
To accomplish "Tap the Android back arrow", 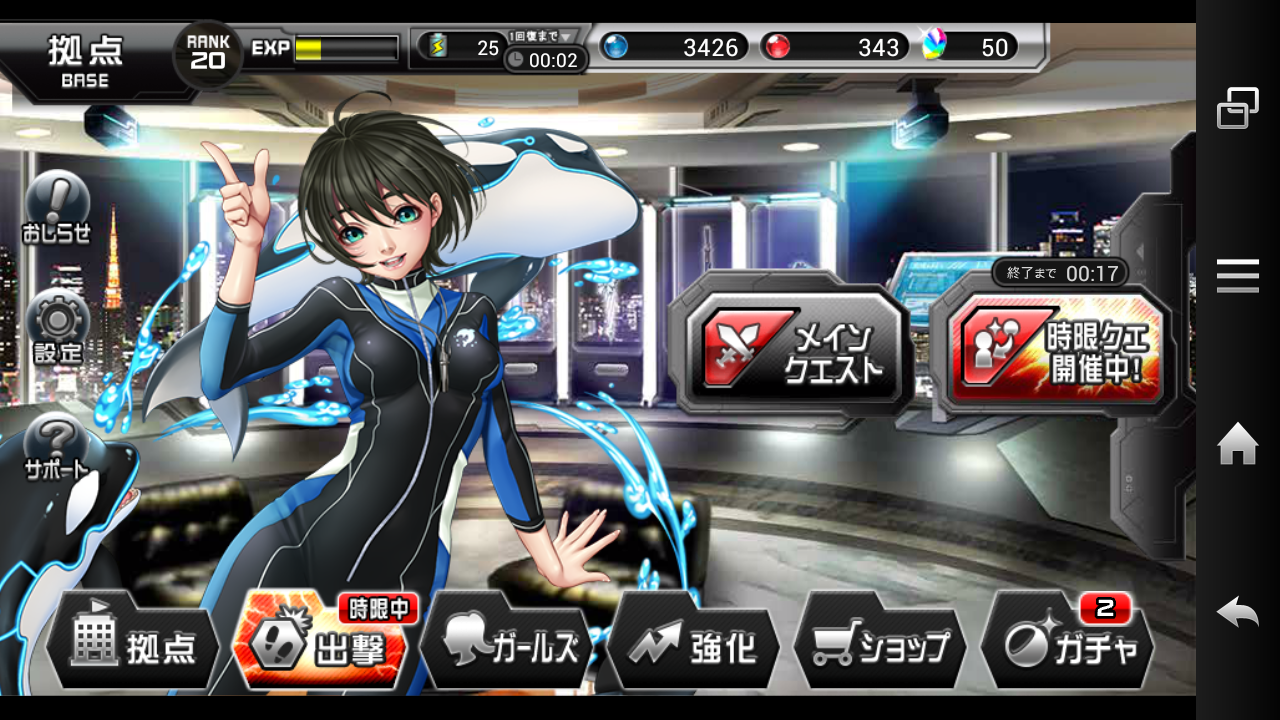I will tap(1237, 611).
